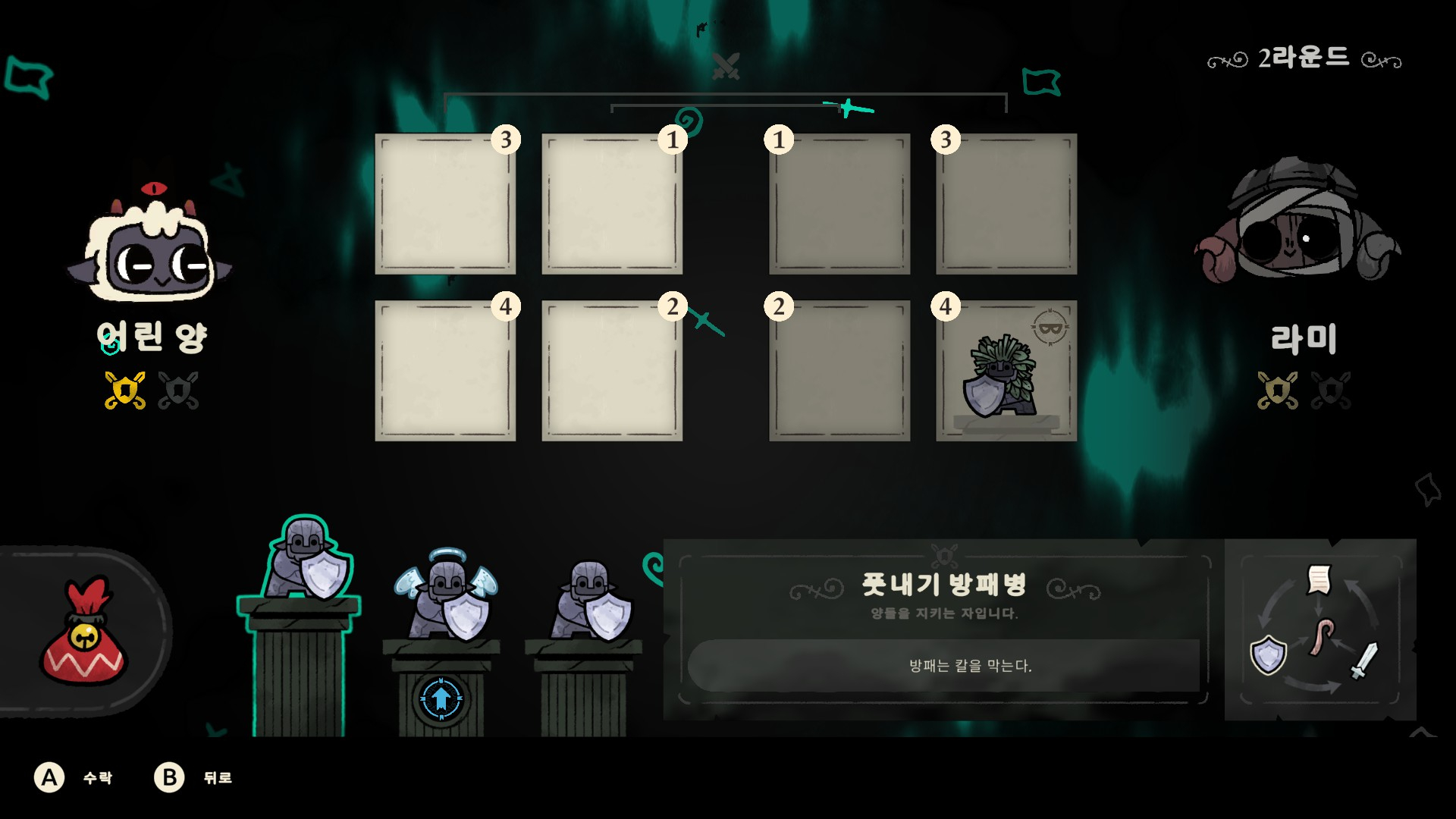Image resolution: width=1456 pixels, height=819 pixels.
Task: Choose the lamb's board tile numbered 3
Action: (x=445, y=205)
